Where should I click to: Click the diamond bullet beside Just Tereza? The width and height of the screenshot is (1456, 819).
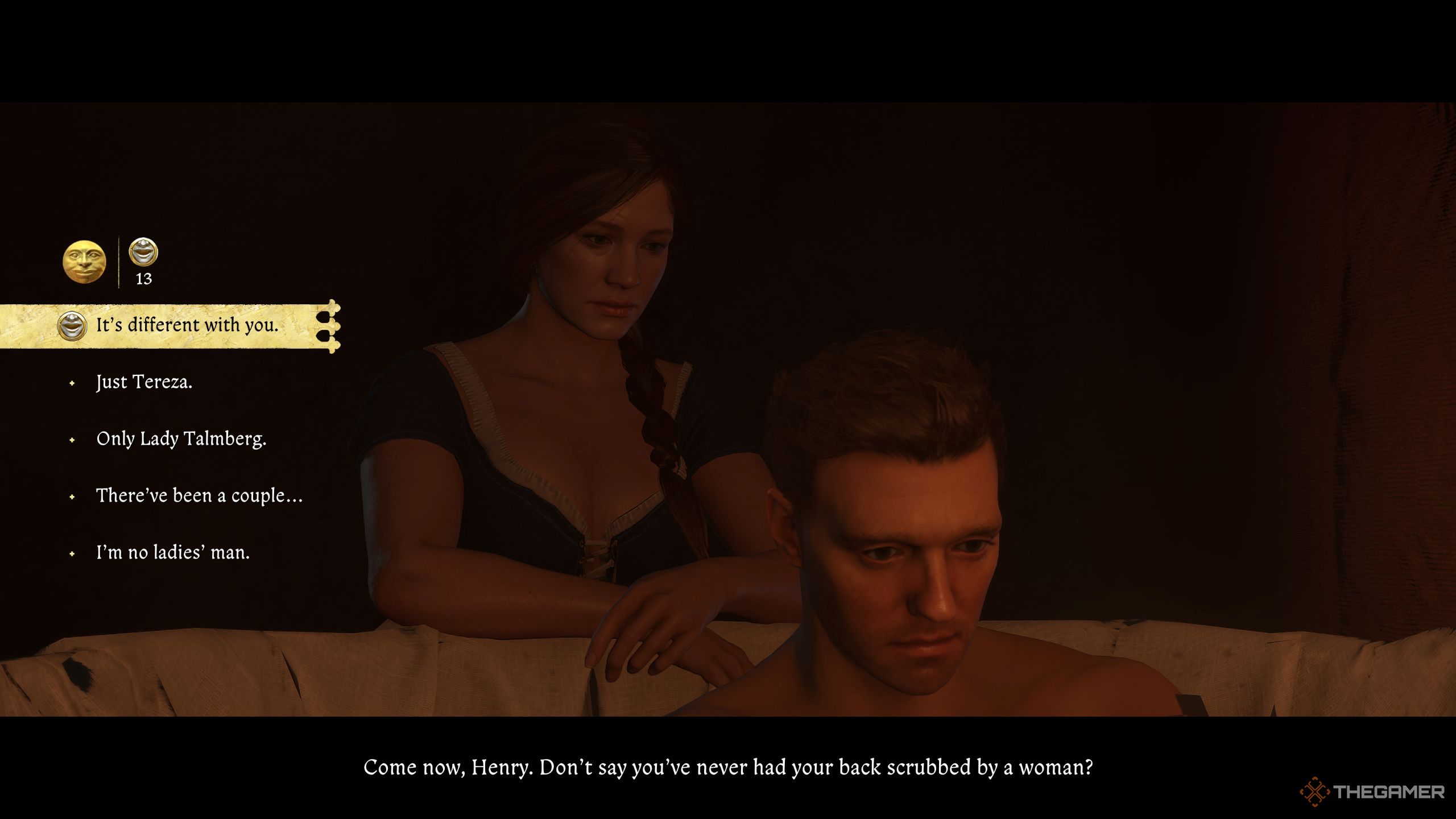click(73, 383)
